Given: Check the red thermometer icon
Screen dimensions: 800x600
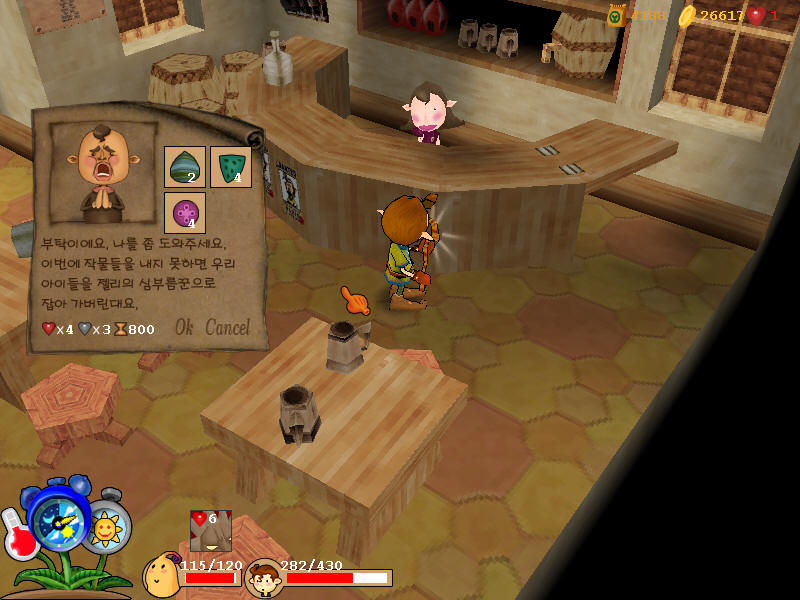Looking at the screenshot, I should coord(19,535).
